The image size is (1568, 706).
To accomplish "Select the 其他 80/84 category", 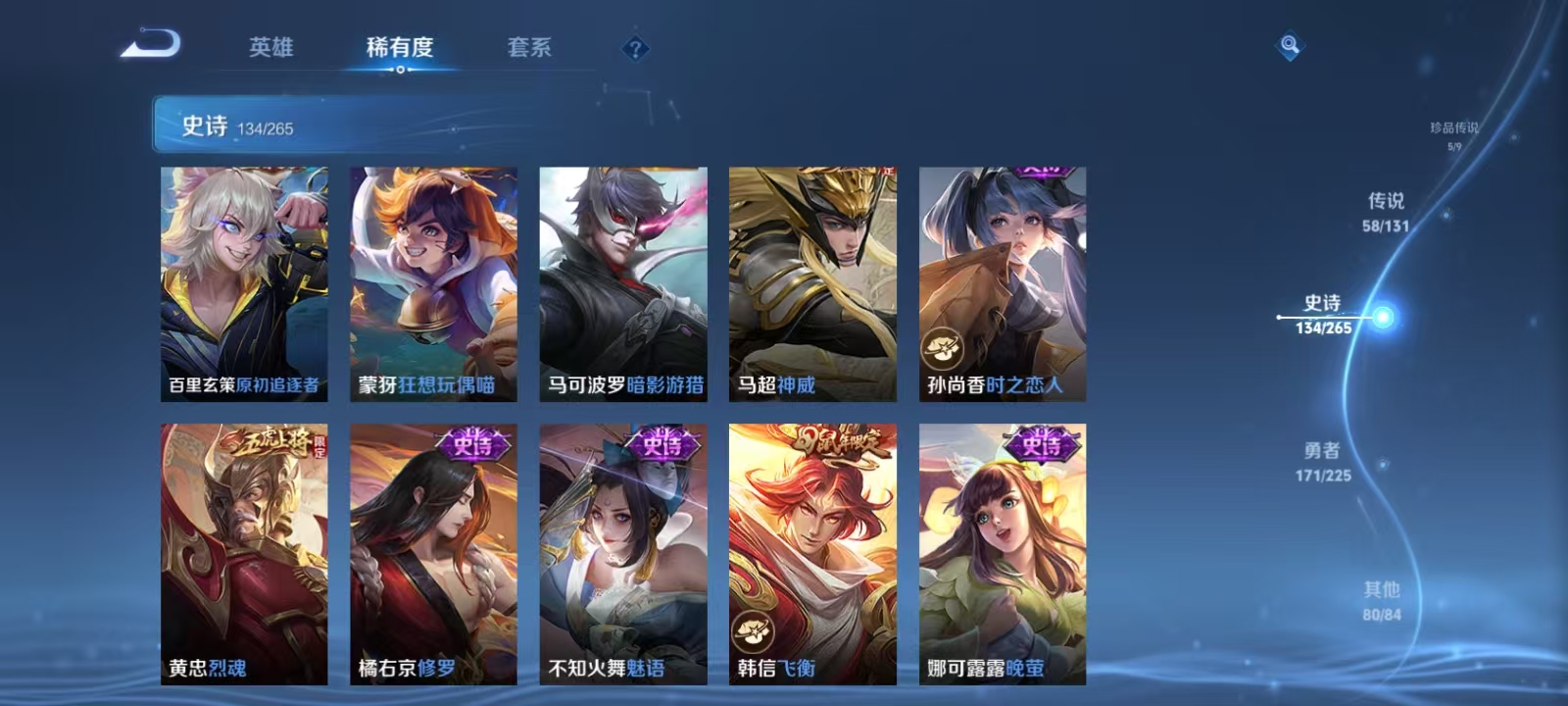I will (x=1380, y=600).
